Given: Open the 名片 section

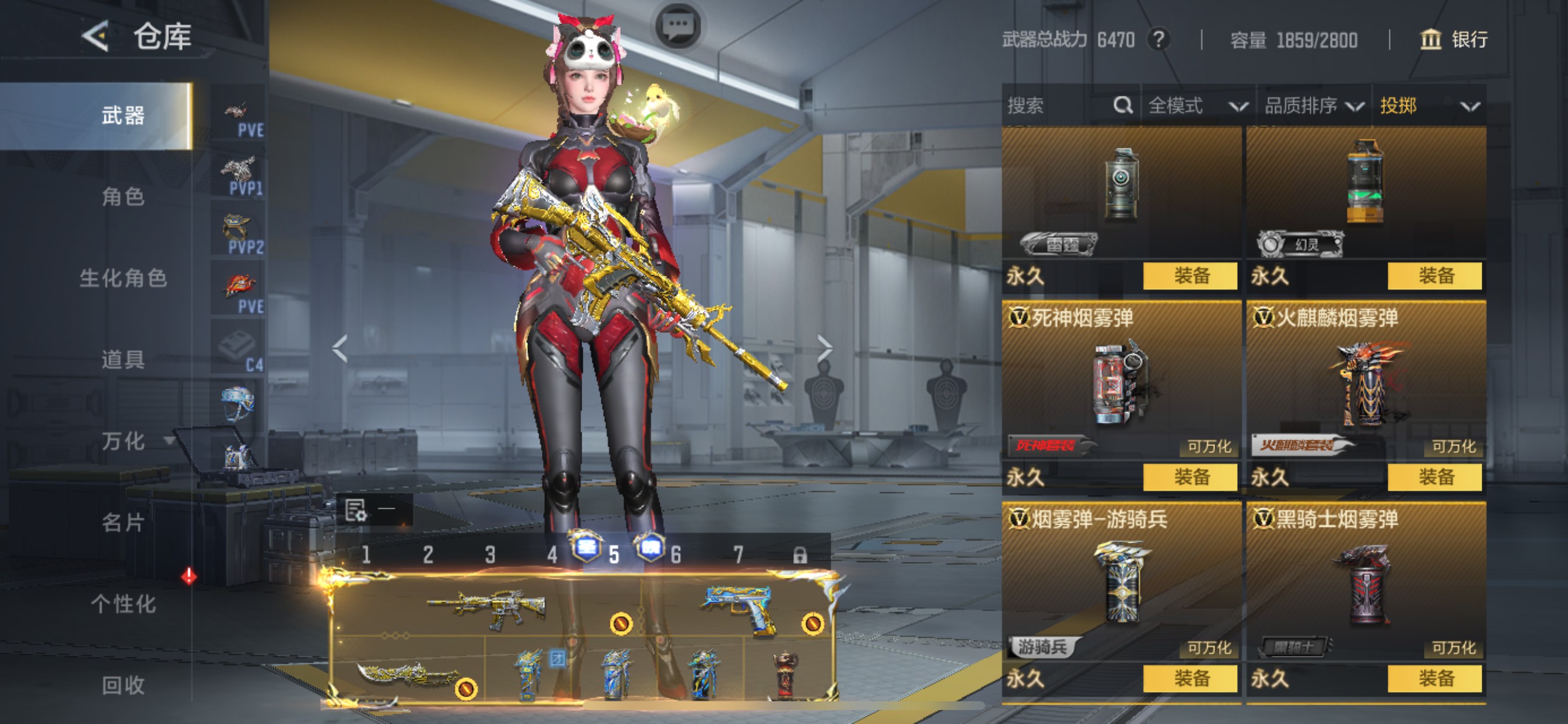Looking at the screenshot, I should pos(123,522).
